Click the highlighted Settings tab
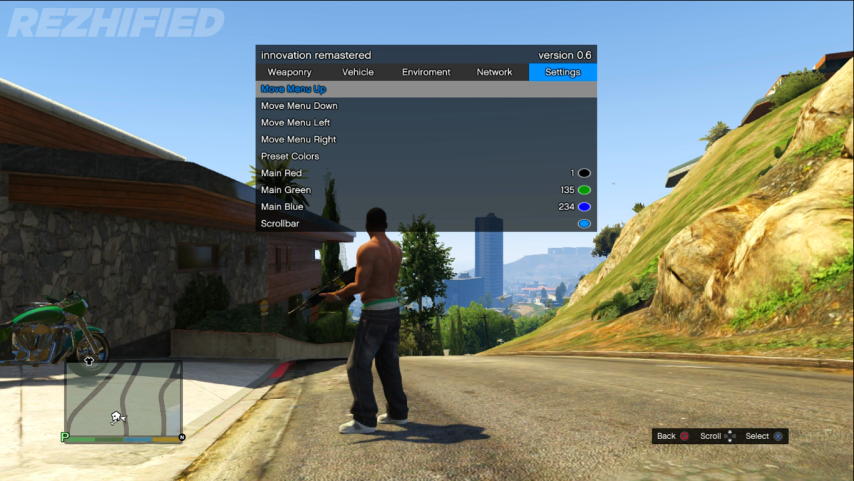 click(562, 72)
